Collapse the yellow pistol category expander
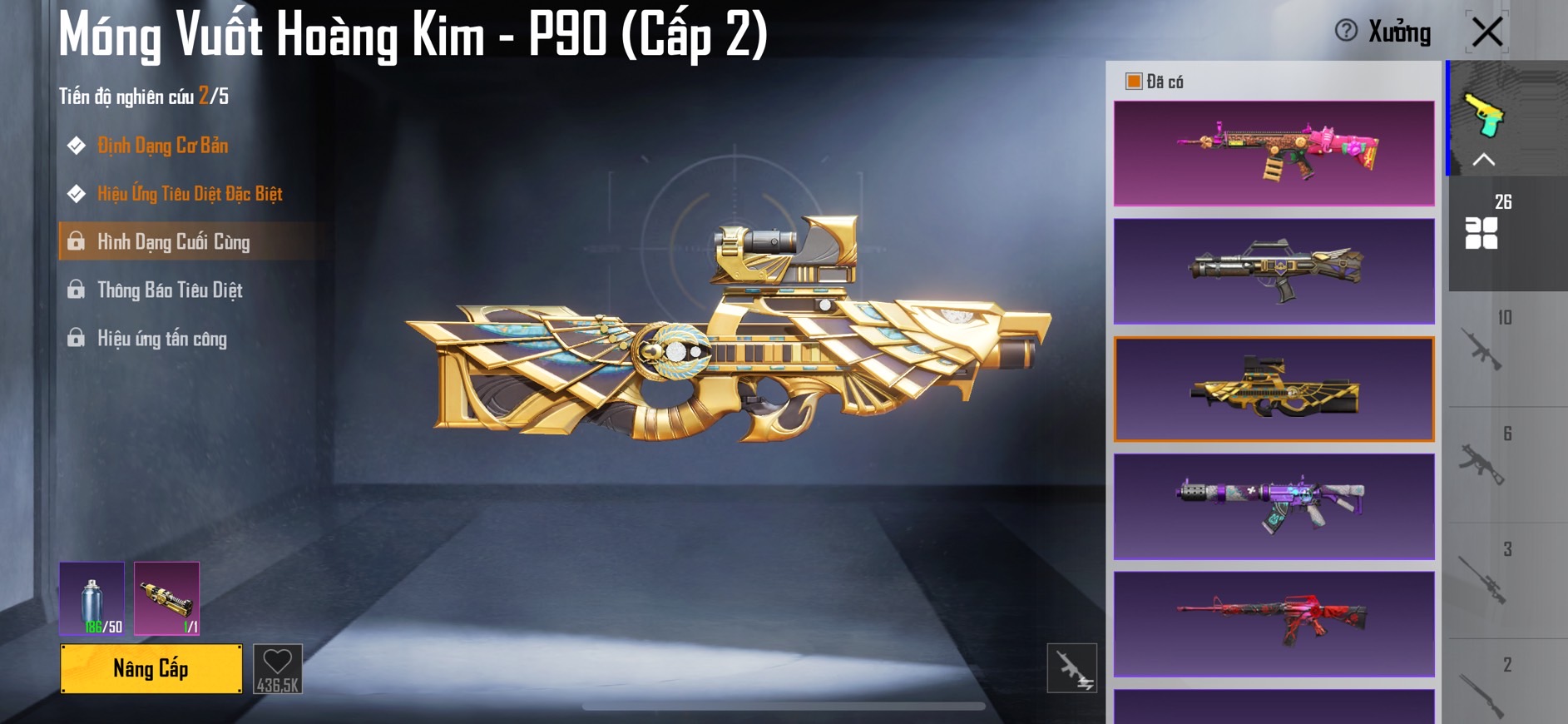1568x724 pixels. point(1484,158)
